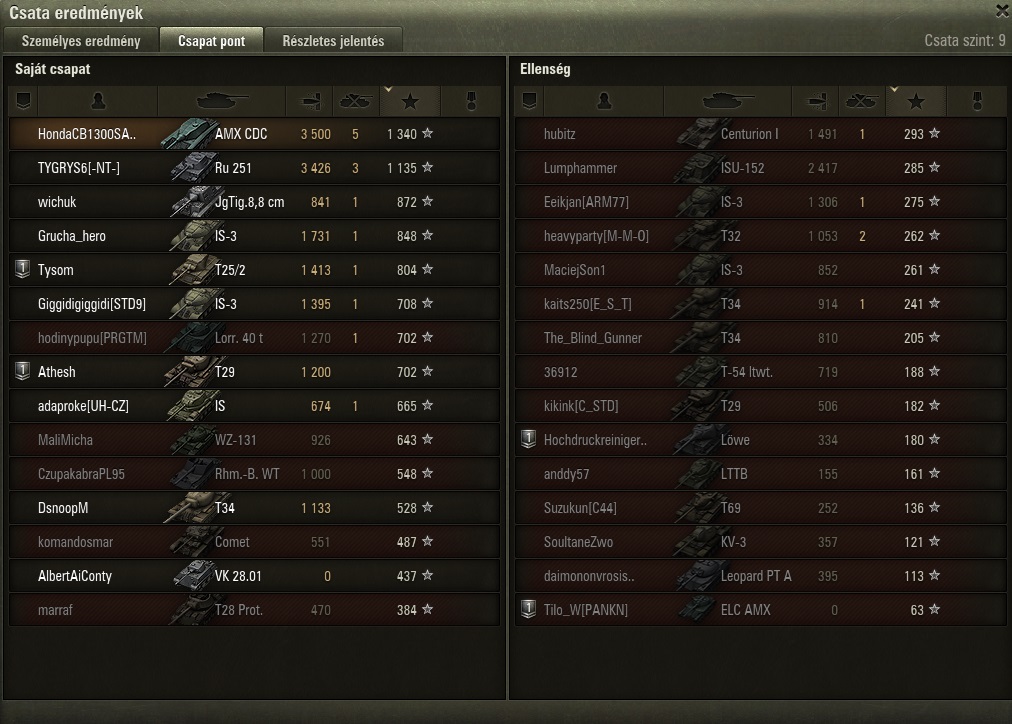Select Suzukun[C44] T69 enemy row
This screenshot has height=724, width=1012.
tap(760, 508)
